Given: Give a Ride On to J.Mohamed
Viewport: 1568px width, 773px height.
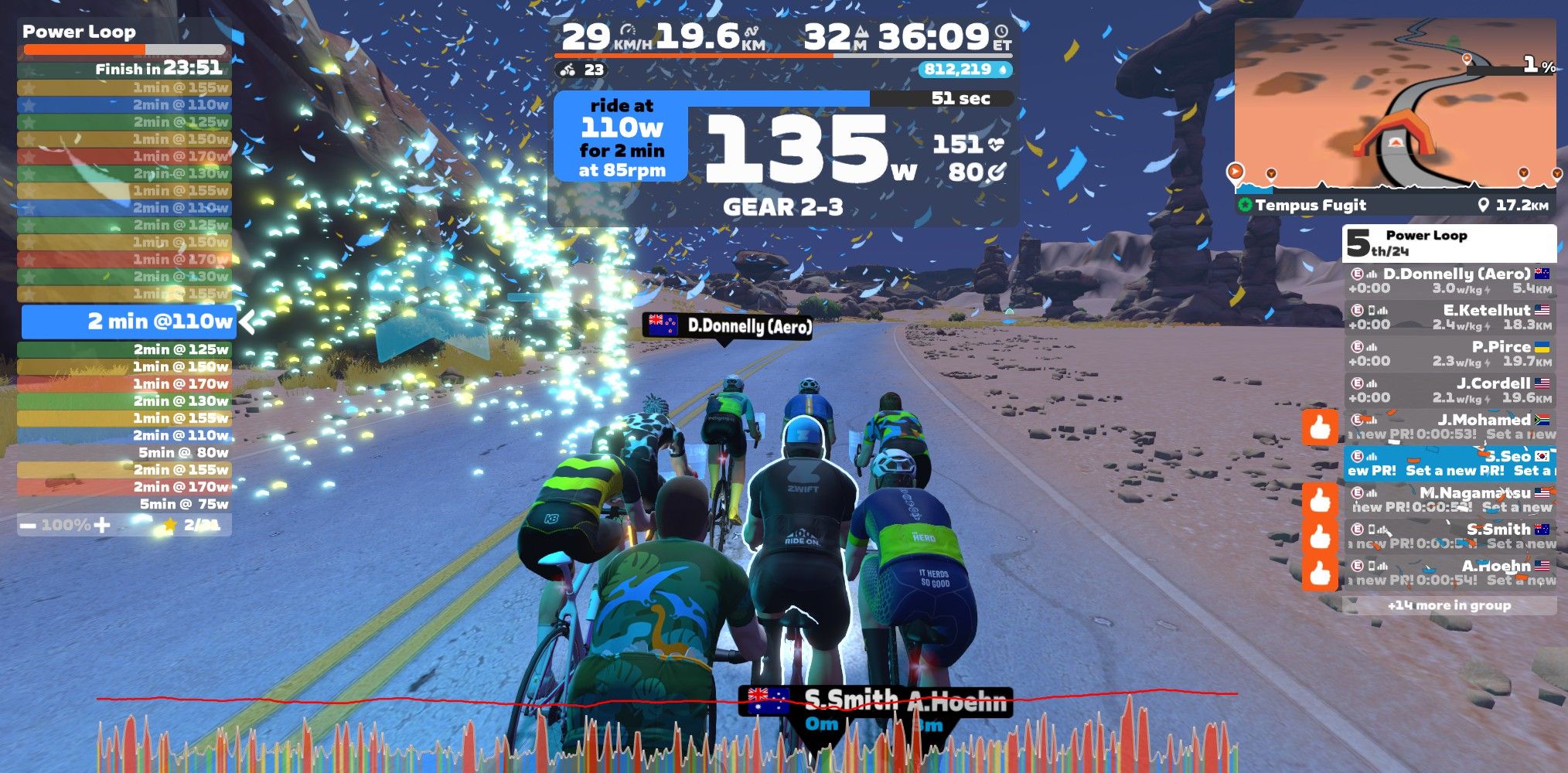Looking at the screenshot, I should pos(1320,427).
